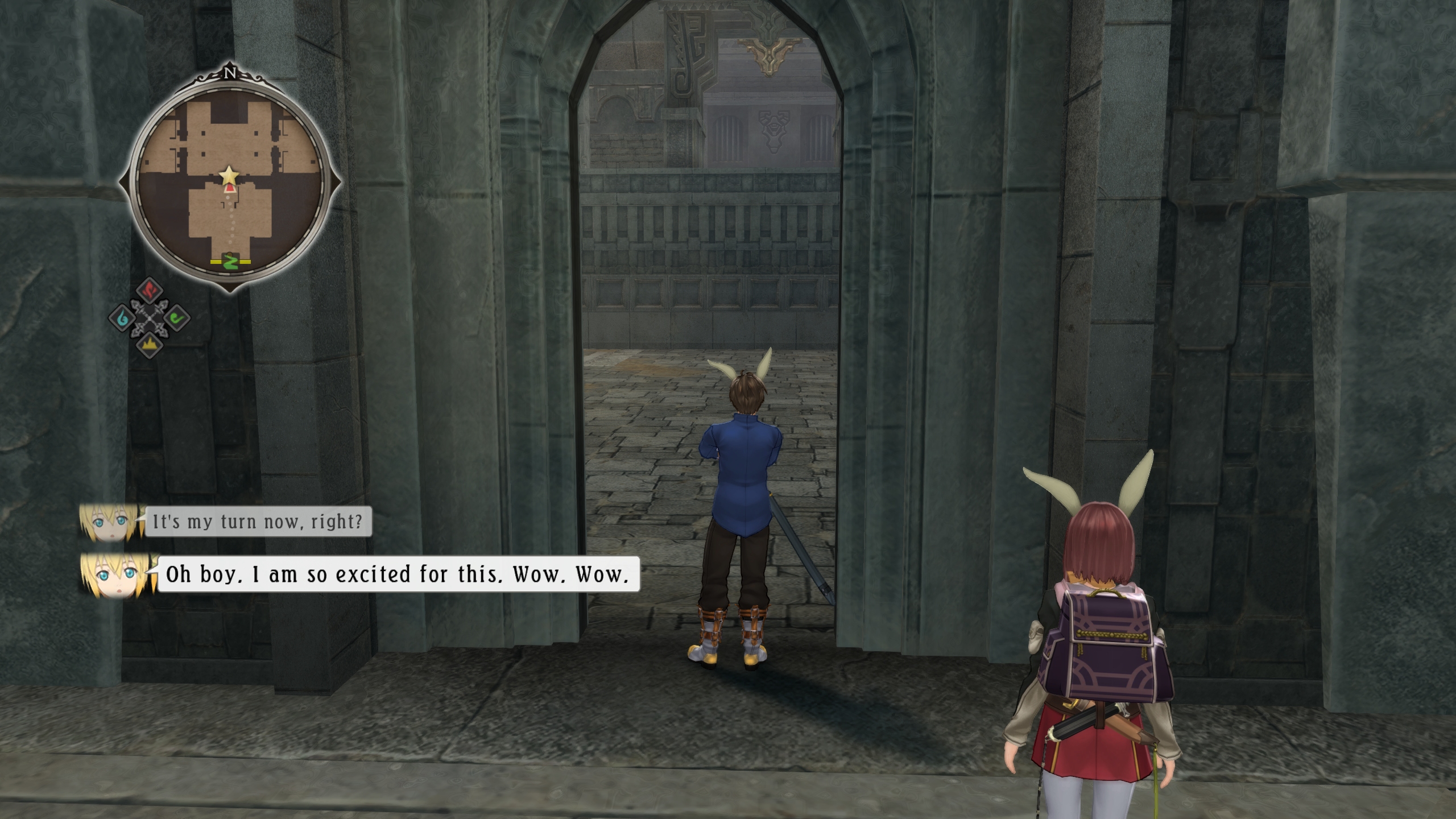Activate the yellow earth element icon
The image size is (1456, 819).
pos(150,344)
